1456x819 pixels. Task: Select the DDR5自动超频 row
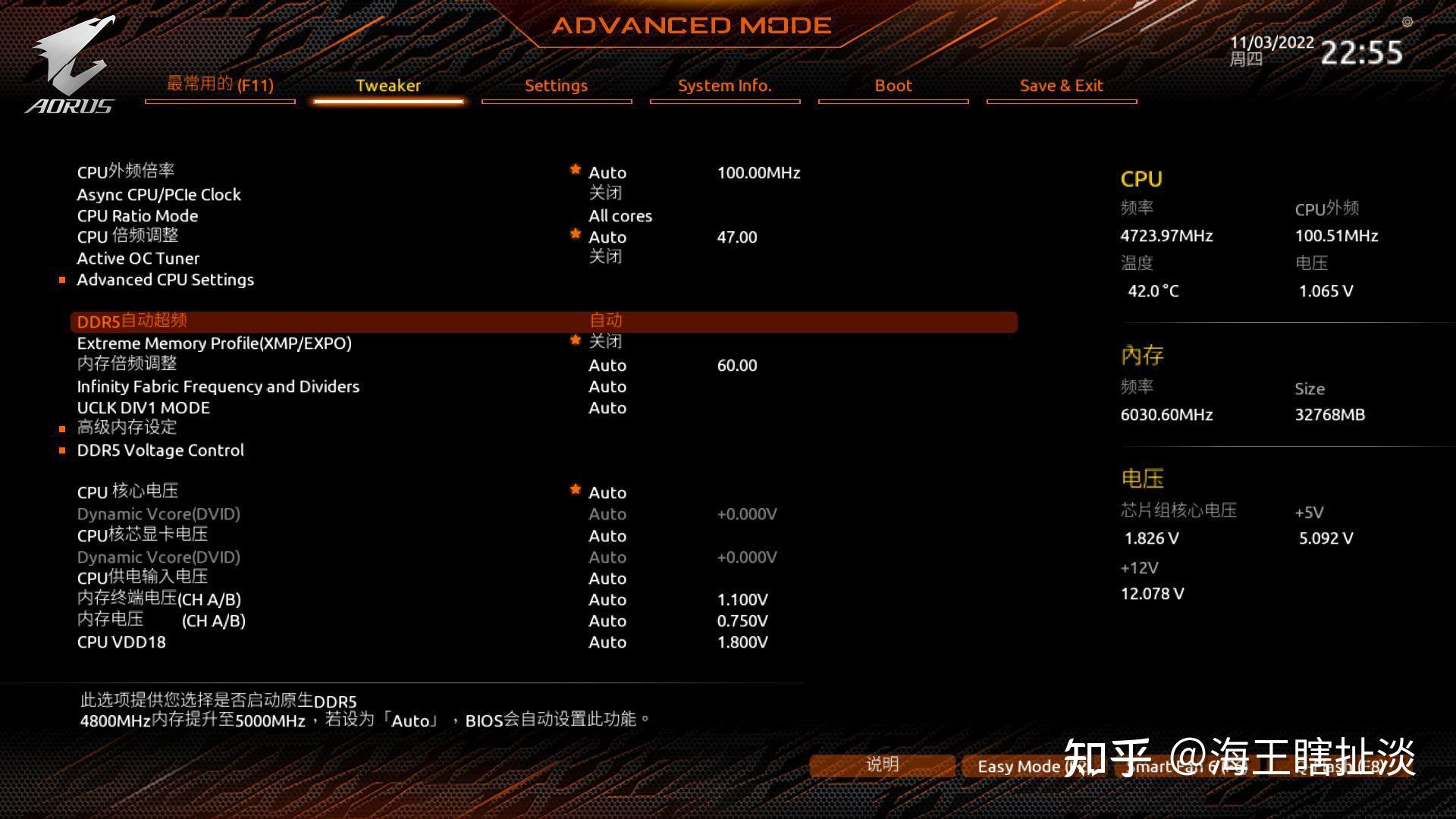(132, 322)
